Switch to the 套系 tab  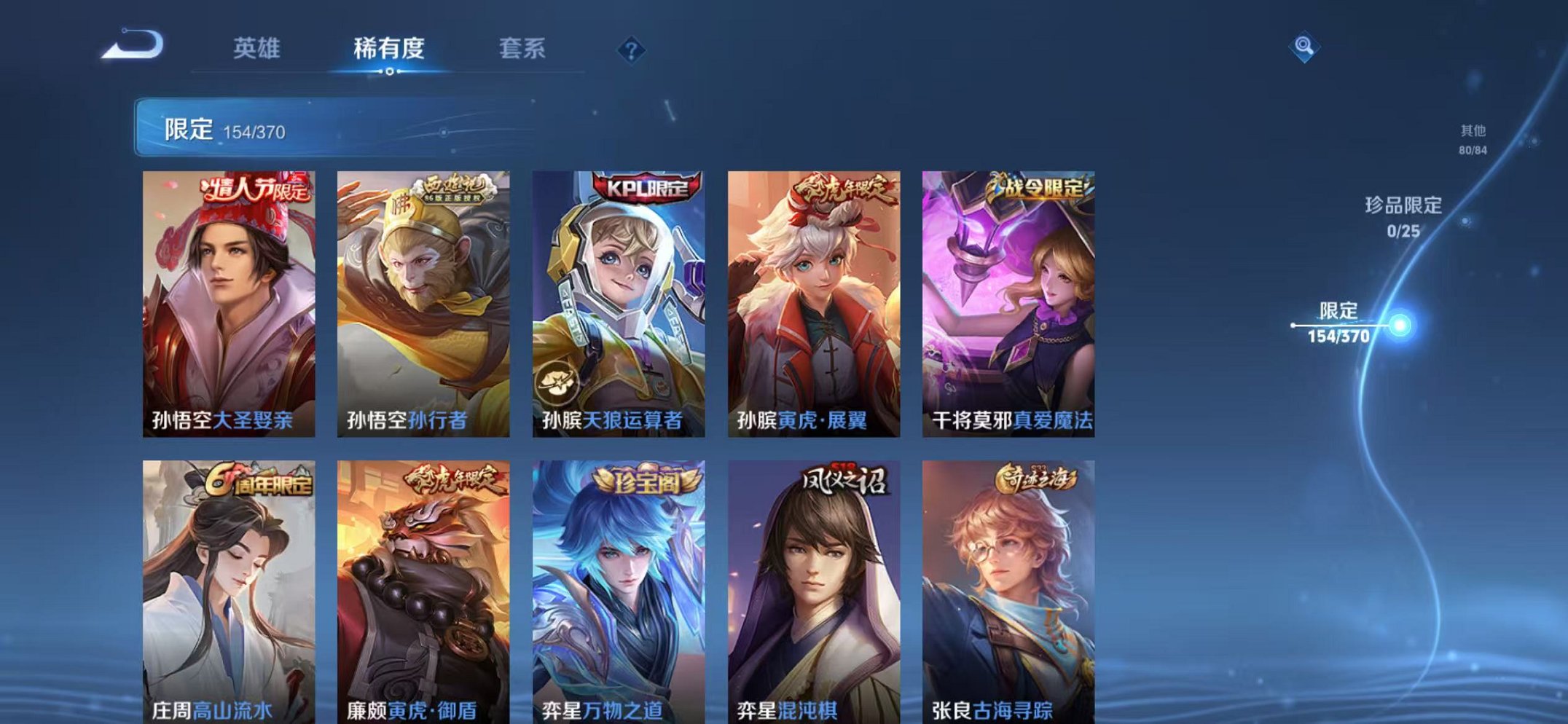point(522,47)
